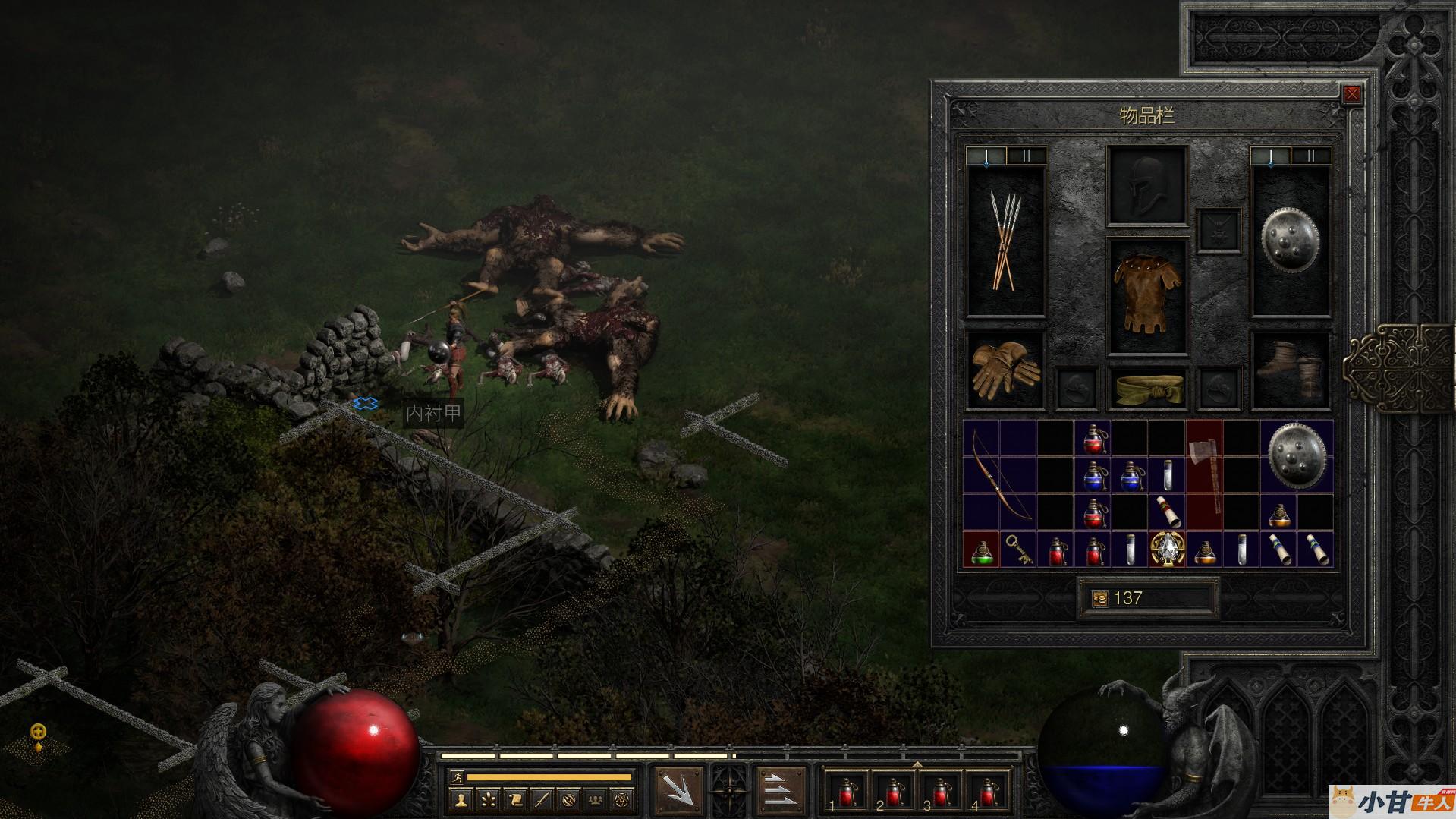Image resolution: width=1456 pixels, height=819 pixels.
Task: Select the key in the inventory
Action: pyautogui.click(x=1018, y=550)
